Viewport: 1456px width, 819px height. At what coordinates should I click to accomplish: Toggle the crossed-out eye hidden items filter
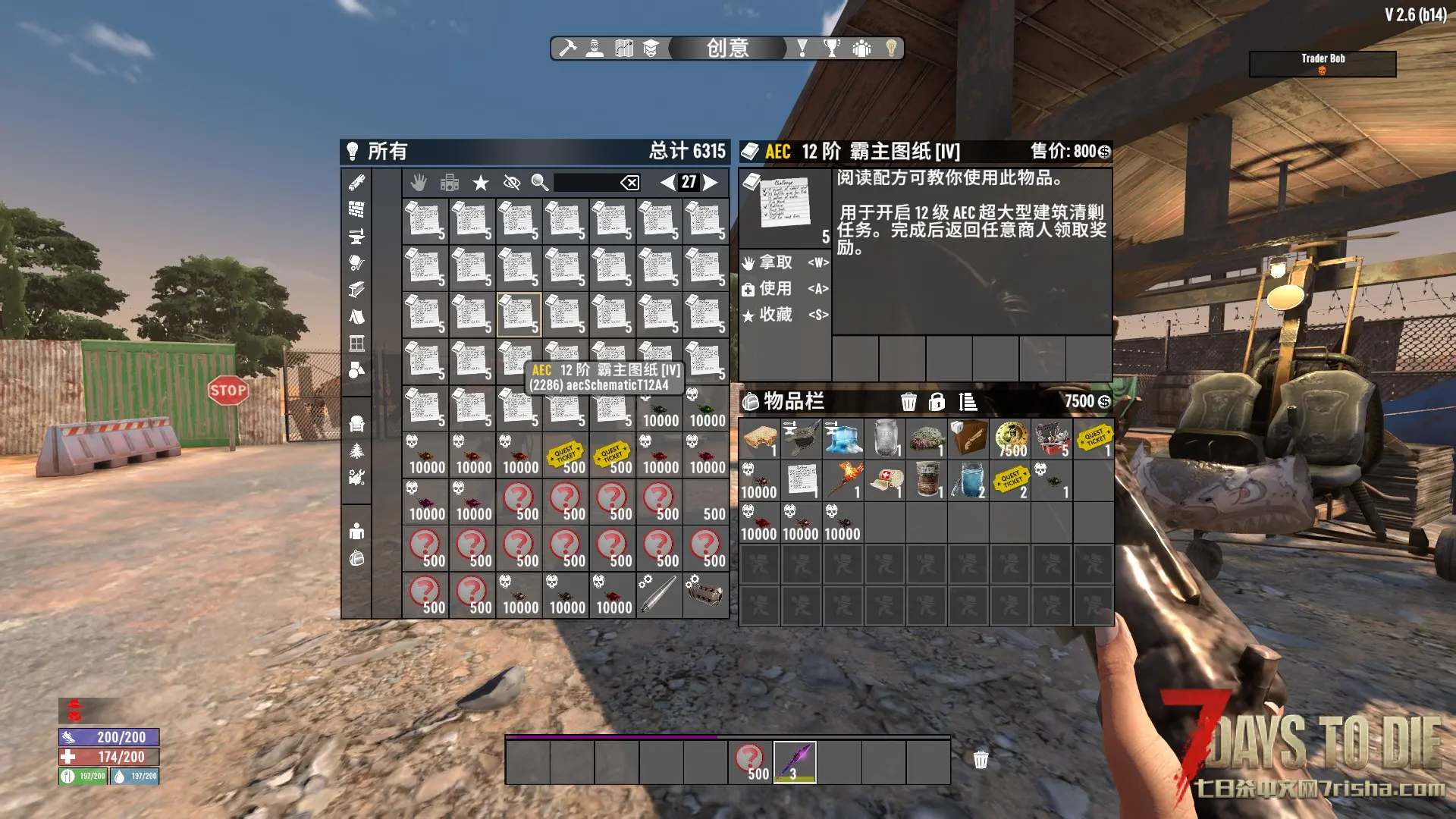pyautogui.click(x=512, y=182)
